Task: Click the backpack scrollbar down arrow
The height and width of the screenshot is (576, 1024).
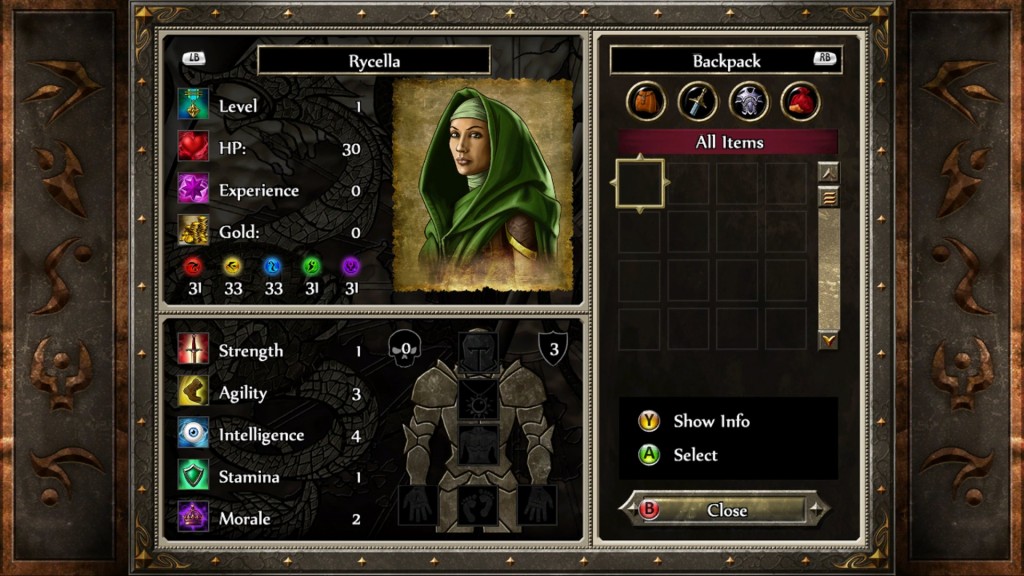Action: tap(828, 341)
